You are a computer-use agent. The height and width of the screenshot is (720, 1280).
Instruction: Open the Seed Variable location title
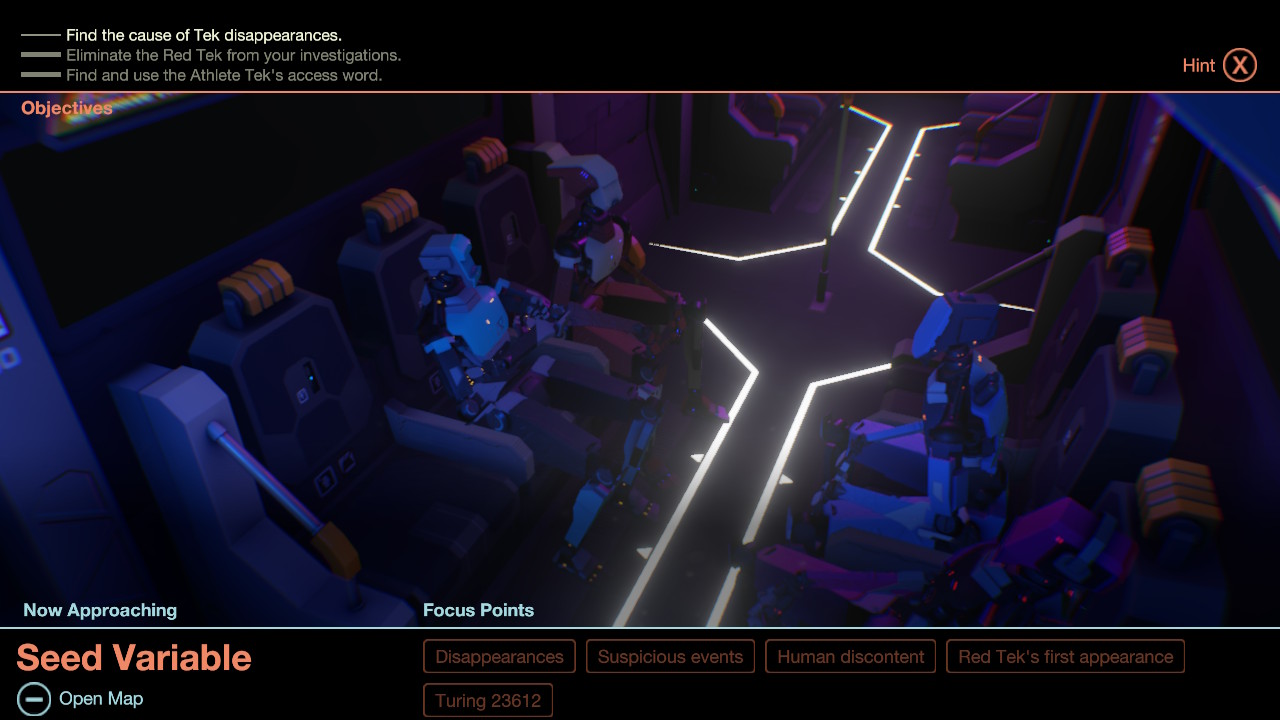coord(133,658)
